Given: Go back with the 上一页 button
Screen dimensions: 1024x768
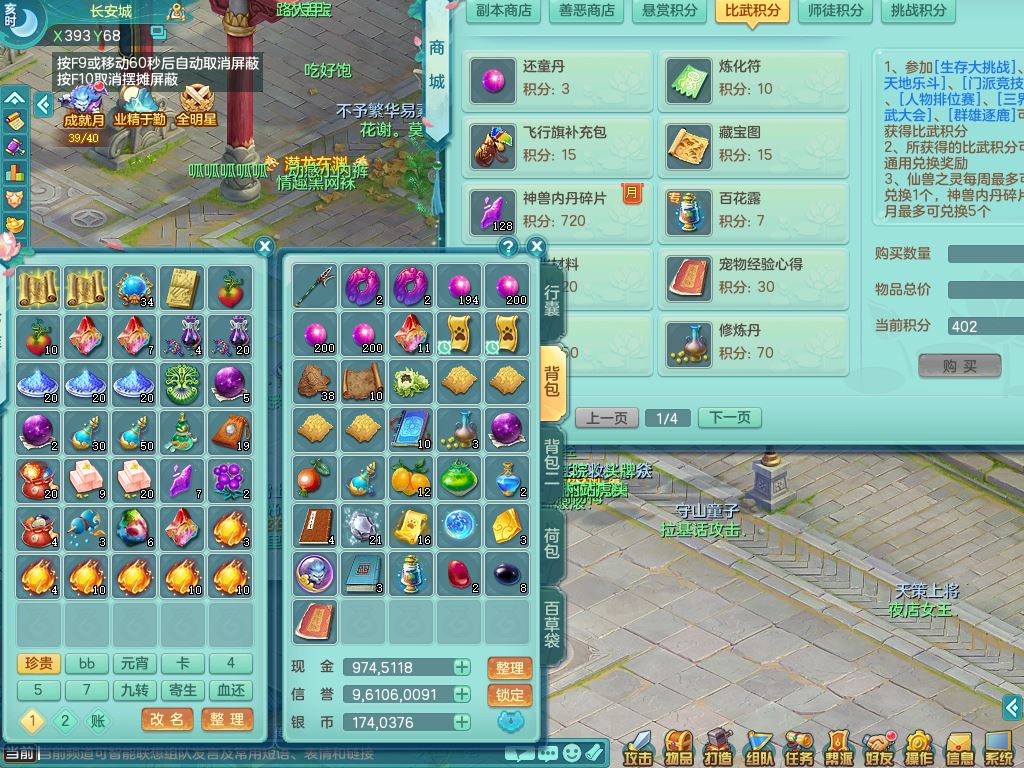Looking at the screenshot, I should (606, 418).
